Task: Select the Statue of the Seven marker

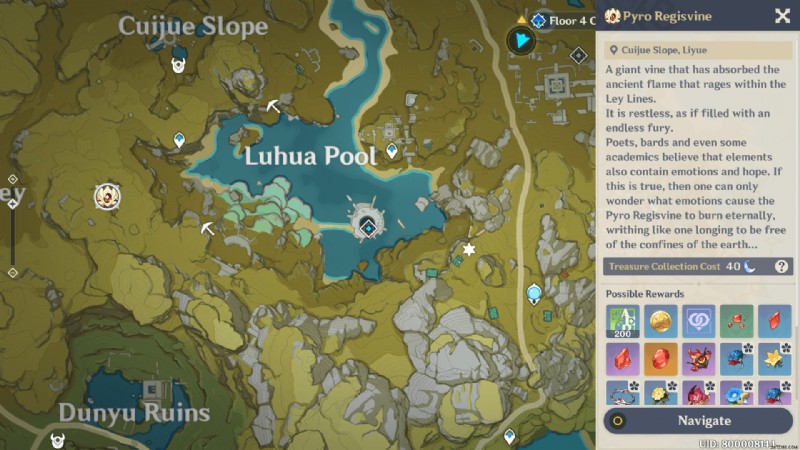Action: point(534,294)
